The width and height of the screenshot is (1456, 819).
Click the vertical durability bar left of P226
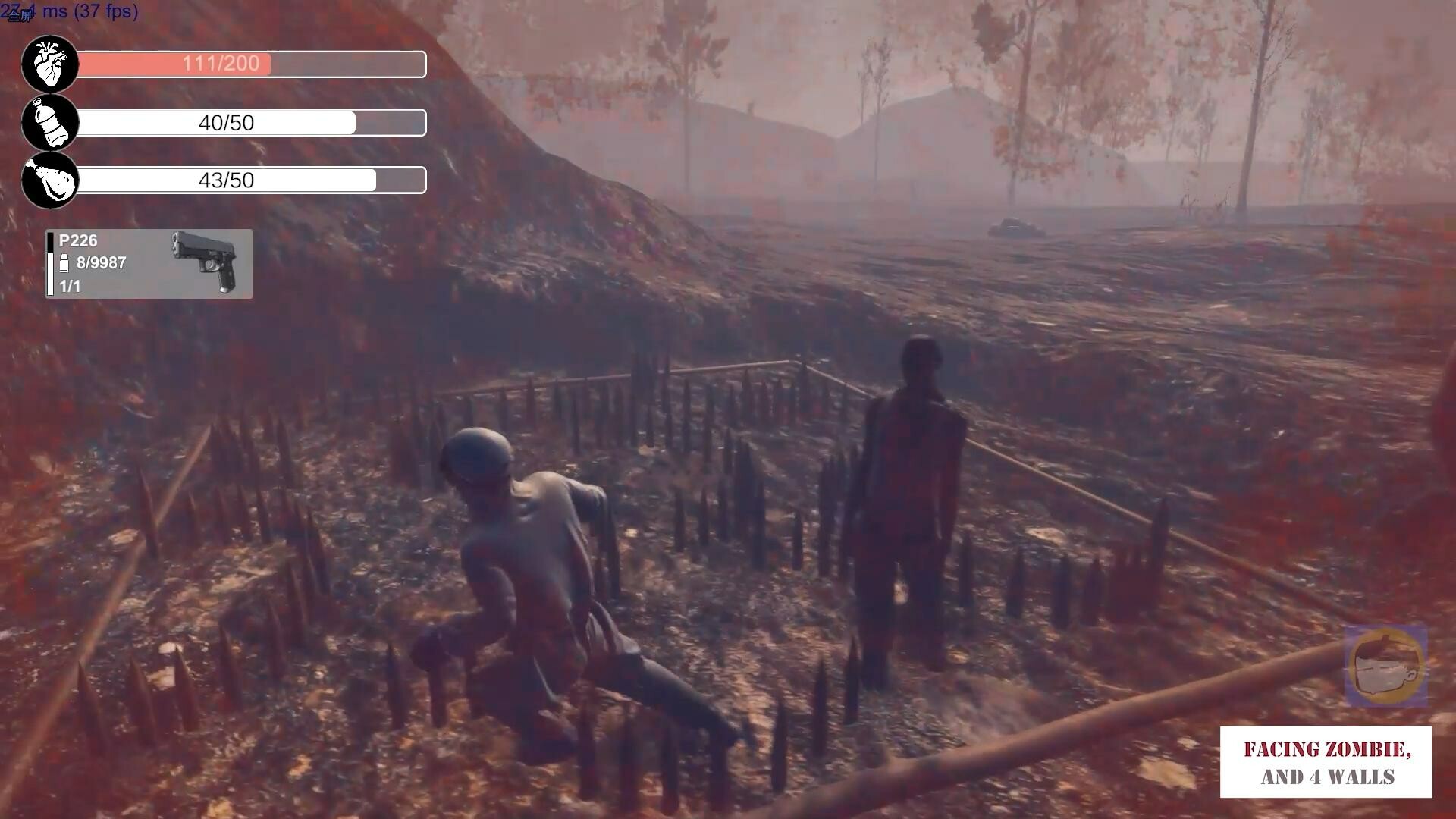50,265
